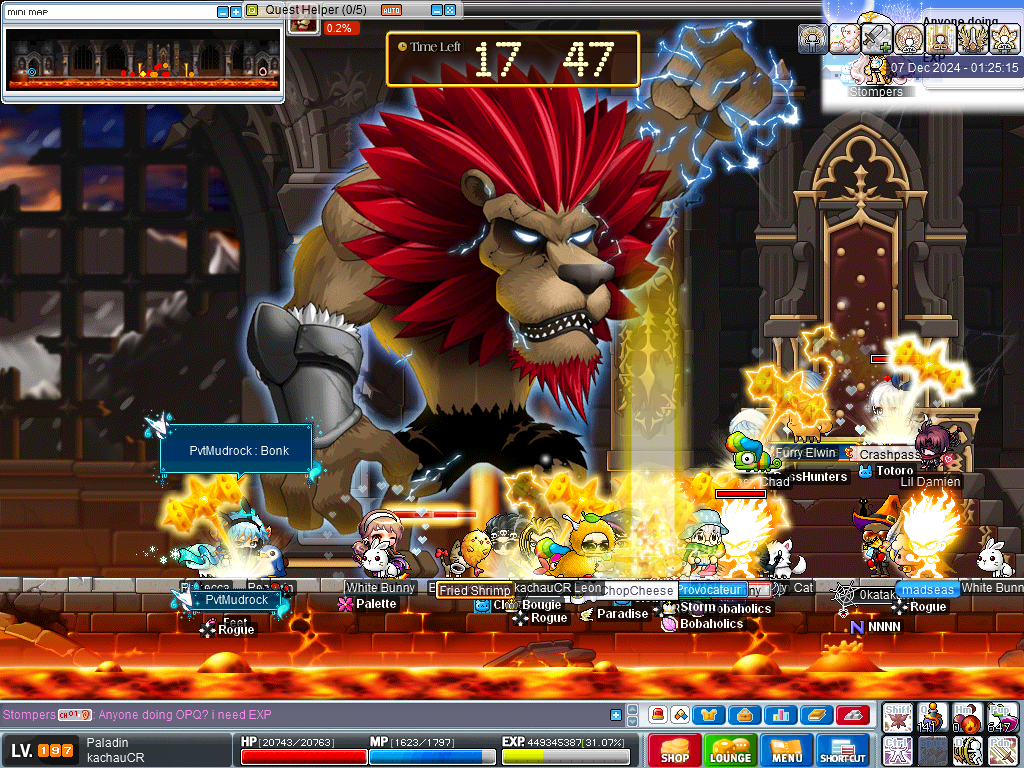The height and width of the screenshot is (768, 1024).
Task: Minimize the Quest Helper panel
Action: (437, 10)
